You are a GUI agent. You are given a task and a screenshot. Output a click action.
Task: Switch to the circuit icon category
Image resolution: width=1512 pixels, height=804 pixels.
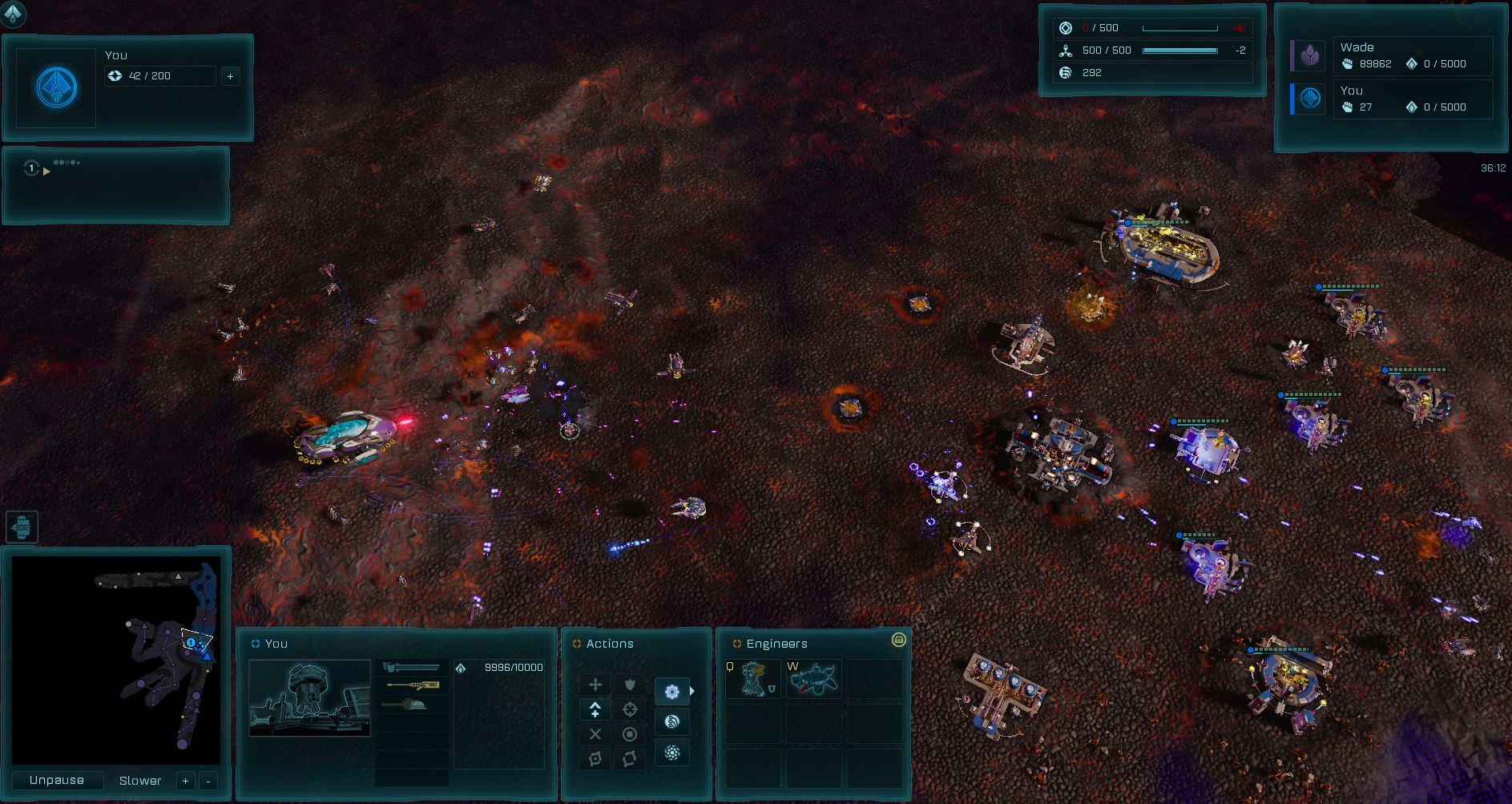[x=672, y=721]
